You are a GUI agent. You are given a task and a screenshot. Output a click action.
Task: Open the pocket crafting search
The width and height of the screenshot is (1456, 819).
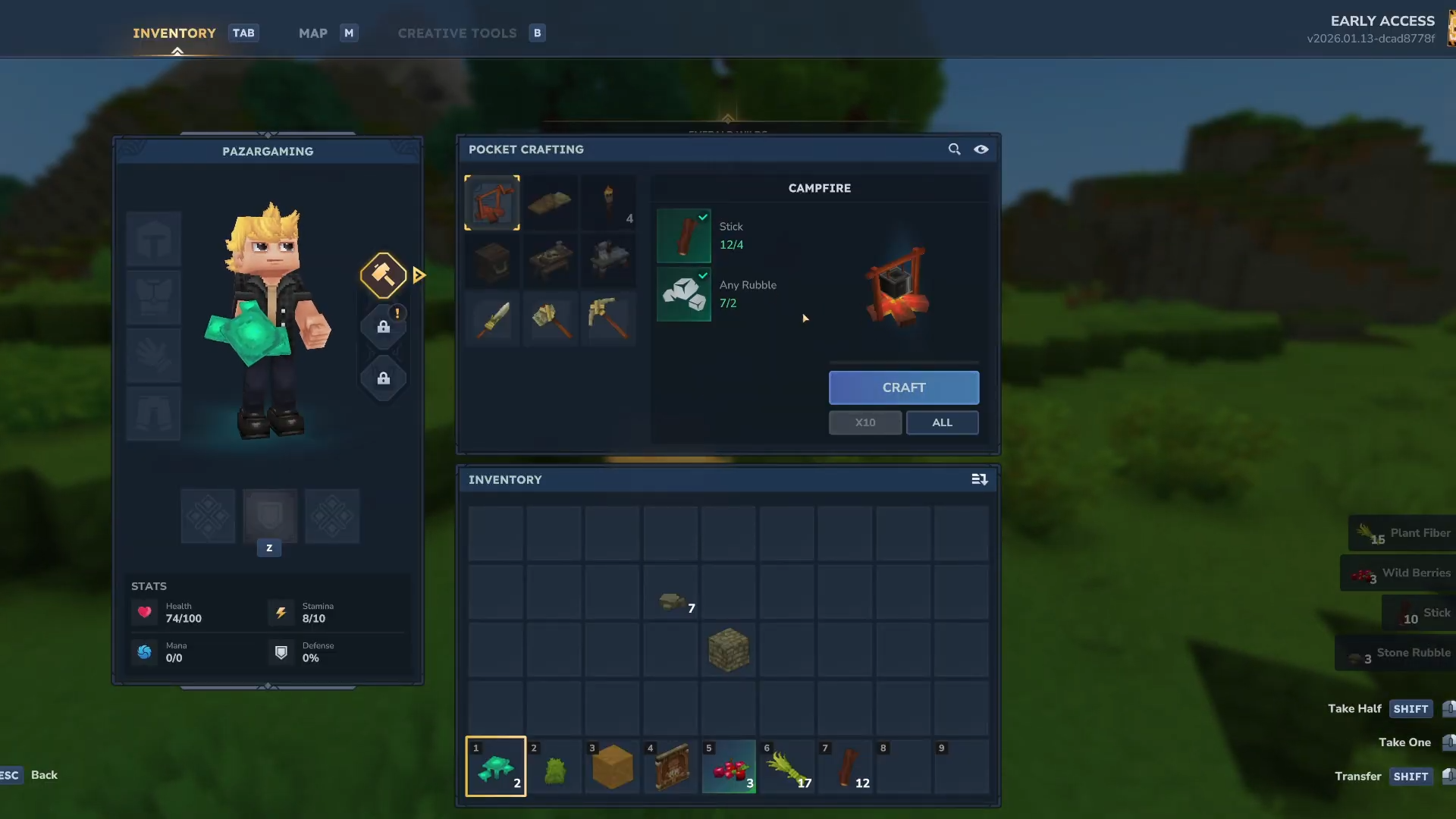(954, 149)
